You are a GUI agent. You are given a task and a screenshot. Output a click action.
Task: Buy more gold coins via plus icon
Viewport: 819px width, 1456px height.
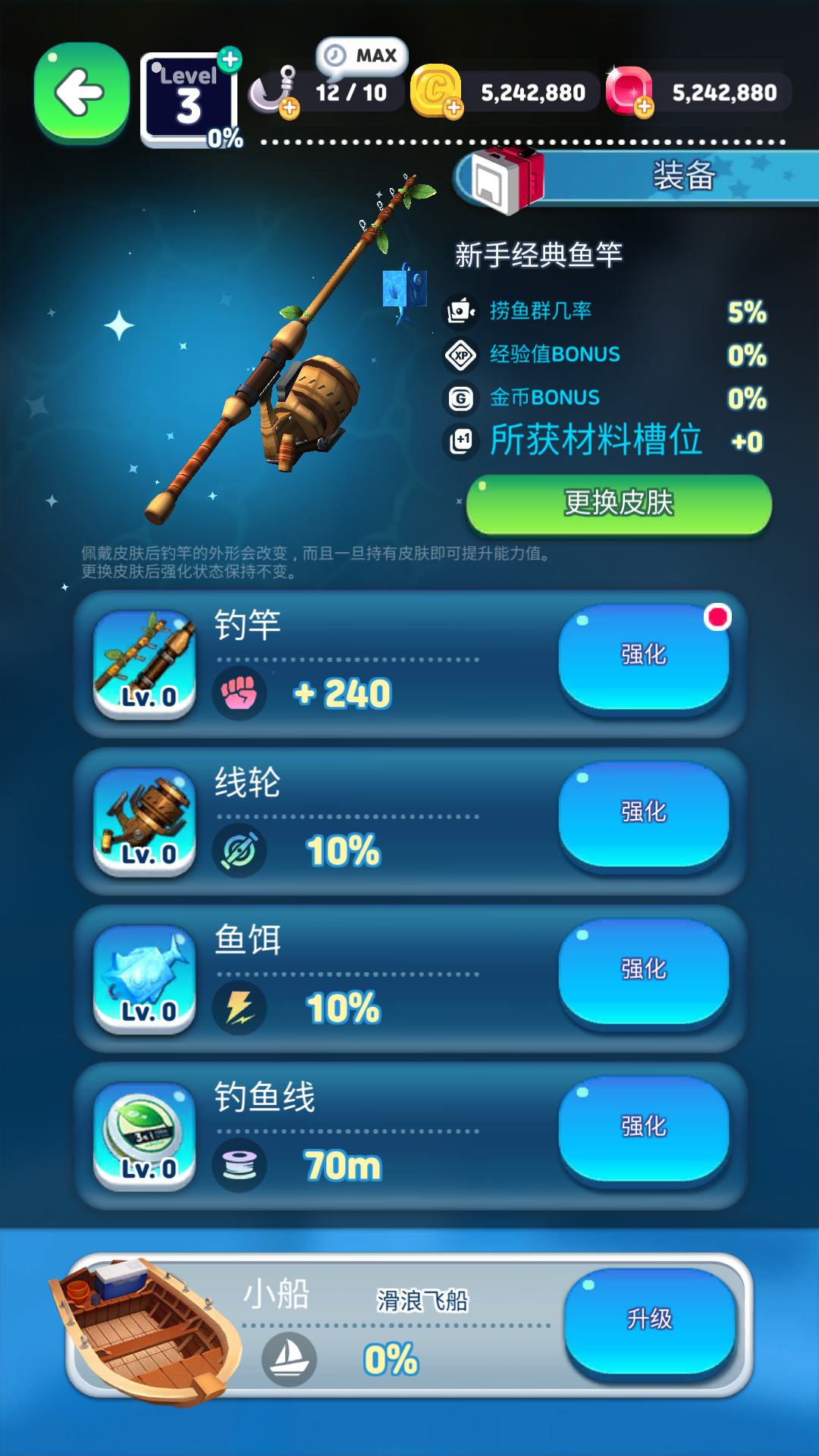tap(453, 108)
